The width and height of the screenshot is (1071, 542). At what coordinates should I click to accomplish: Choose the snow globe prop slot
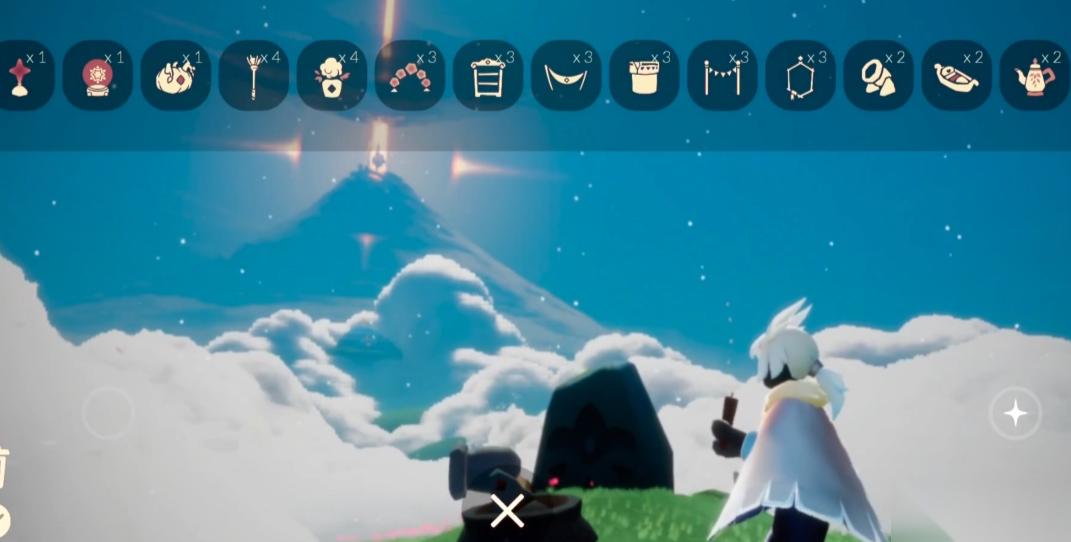tap(97, 75)
